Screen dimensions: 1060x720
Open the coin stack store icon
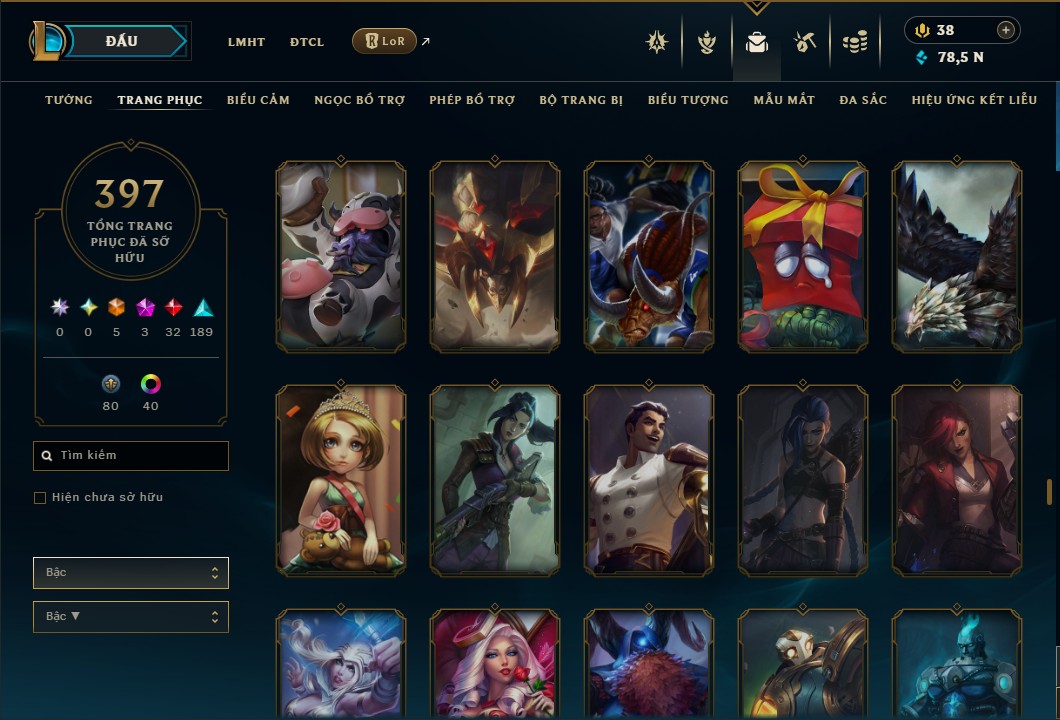pyautogui.click(x=854, y=42)
